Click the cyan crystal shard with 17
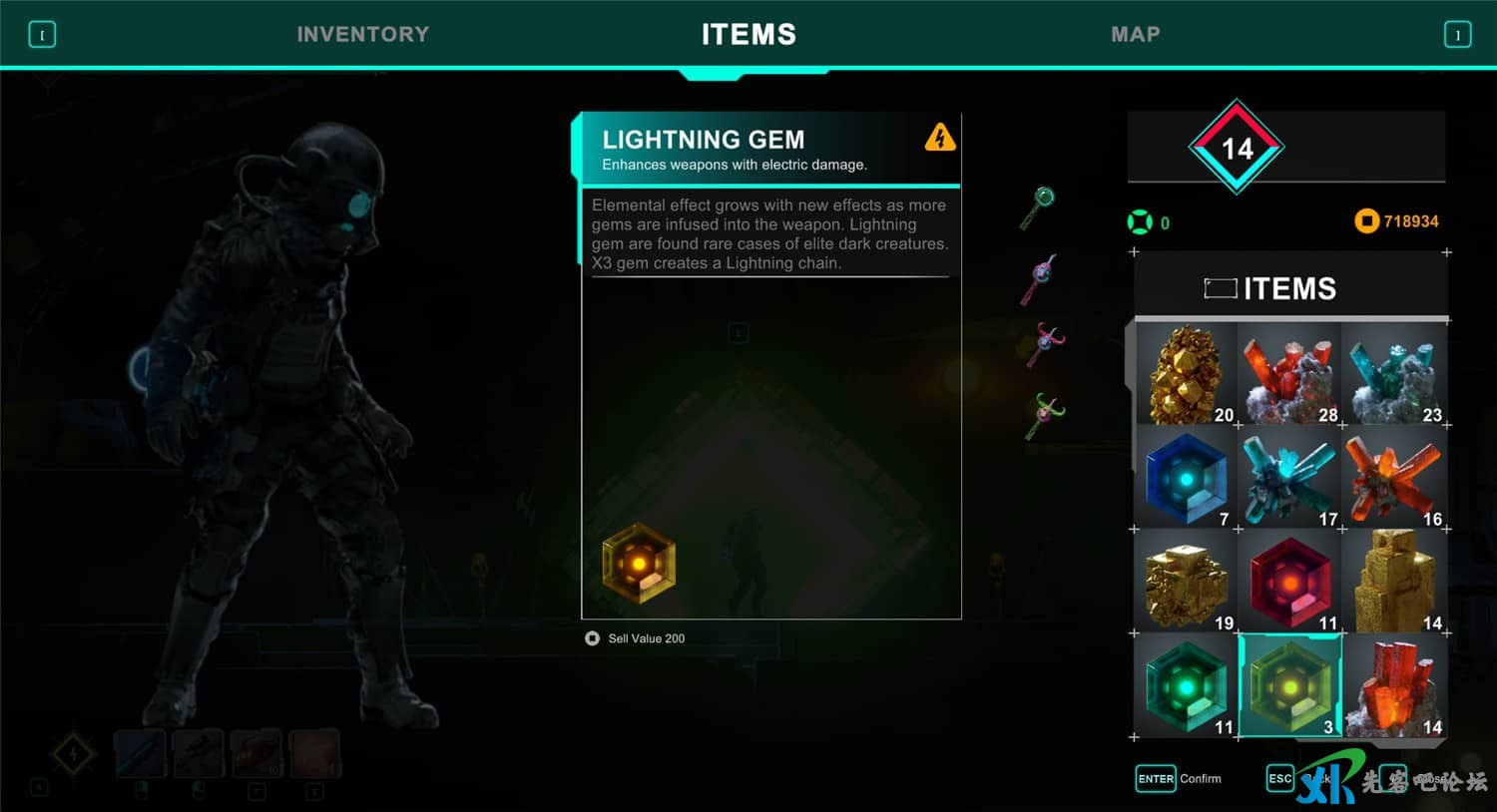 tap(1290, 479)
